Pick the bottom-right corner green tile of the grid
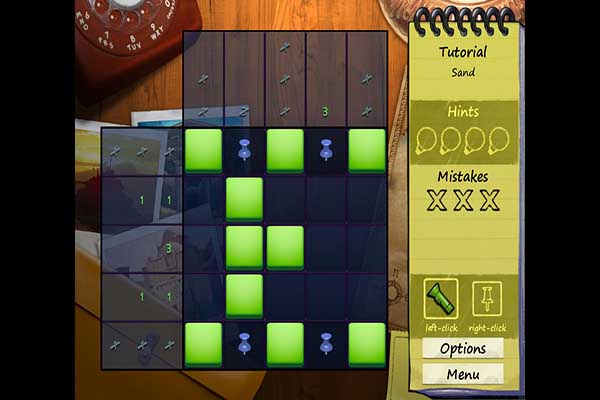 coord(367,343)
